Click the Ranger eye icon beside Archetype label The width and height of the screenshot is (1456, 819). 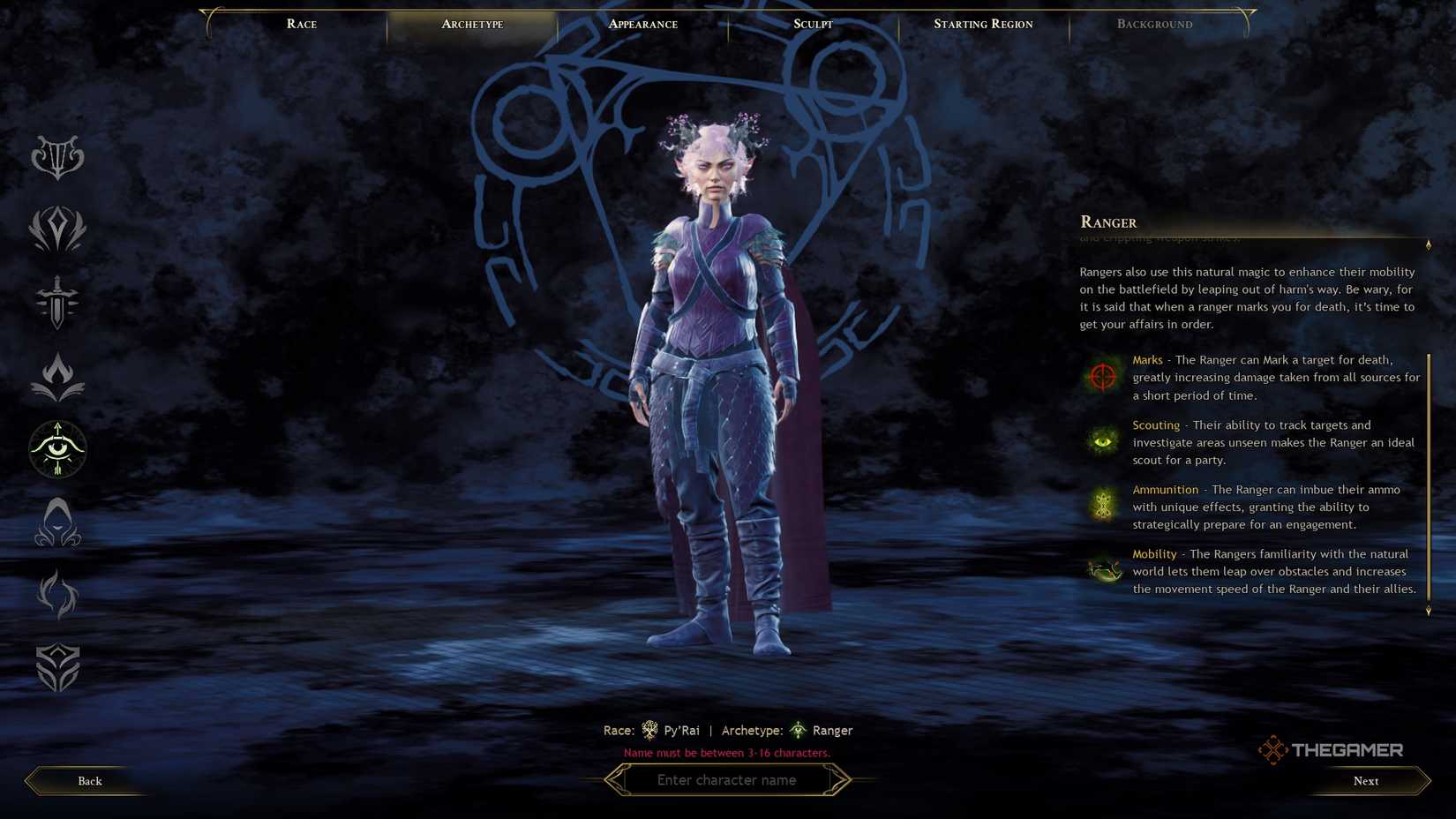(x=798, y=730)
